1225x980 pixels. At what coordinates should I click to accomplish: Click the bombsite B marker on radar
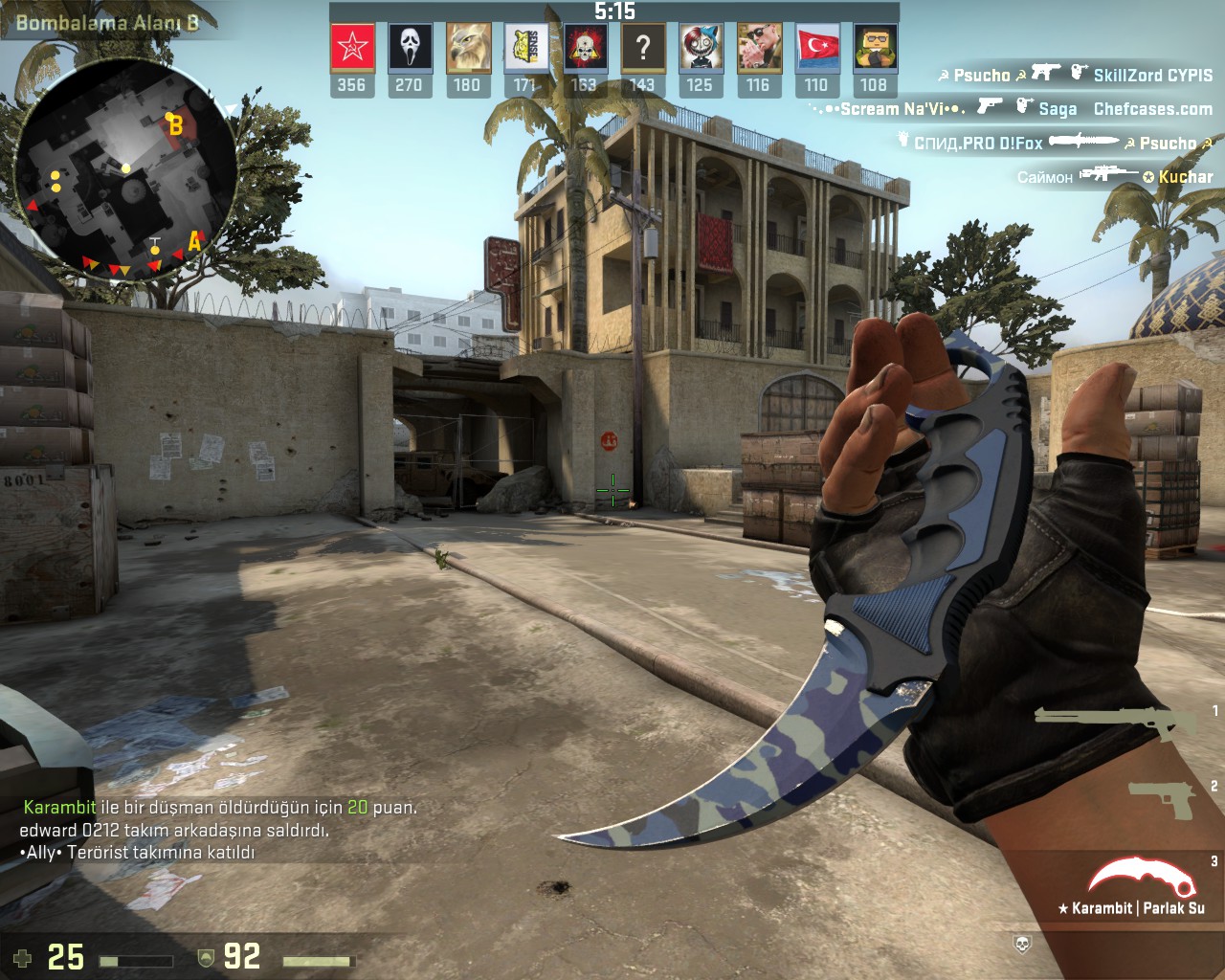click(x=175, y=125)
